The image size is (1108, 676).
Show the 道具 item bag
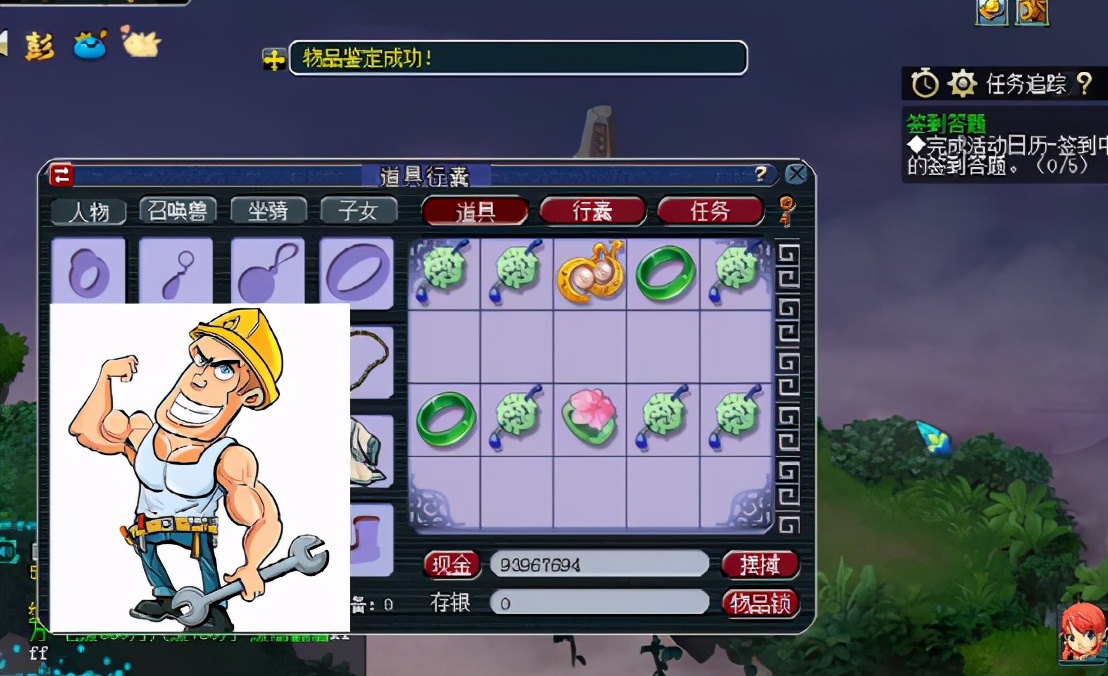(x=476, y=211)
